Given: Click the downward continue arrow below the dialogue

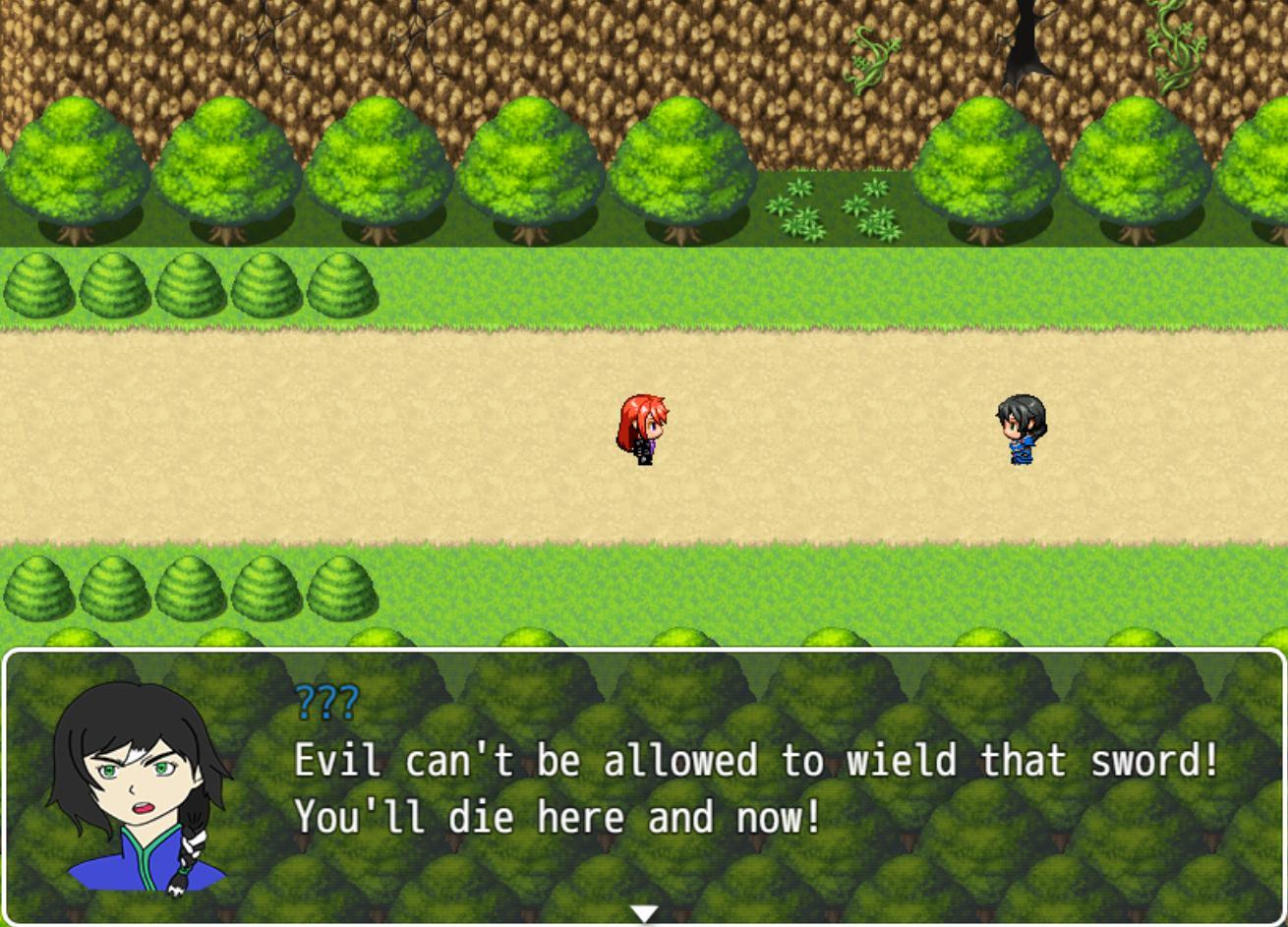Looking at the screenshot, I should 644,913.
